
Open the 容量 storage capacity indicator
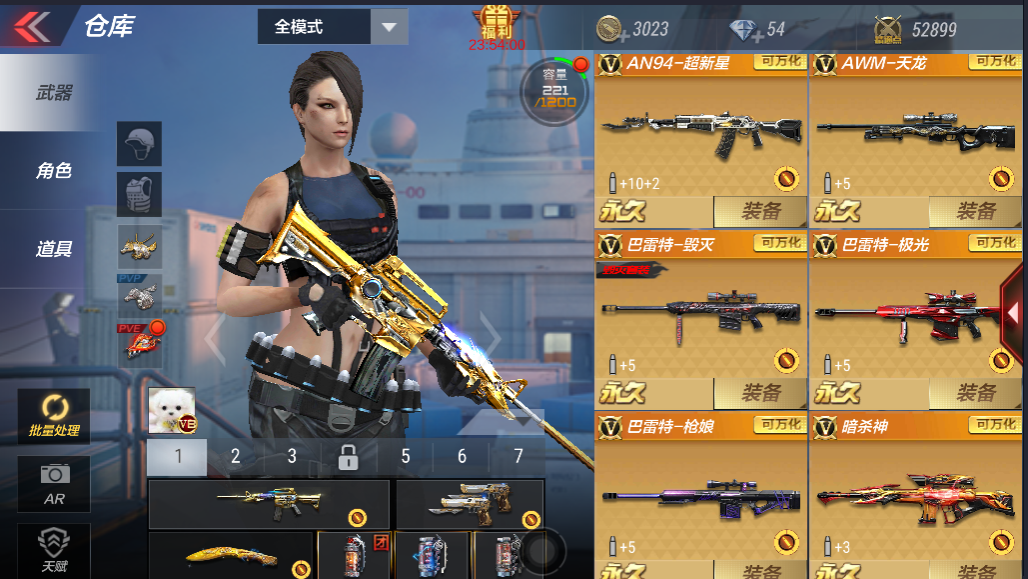point(554,91)
